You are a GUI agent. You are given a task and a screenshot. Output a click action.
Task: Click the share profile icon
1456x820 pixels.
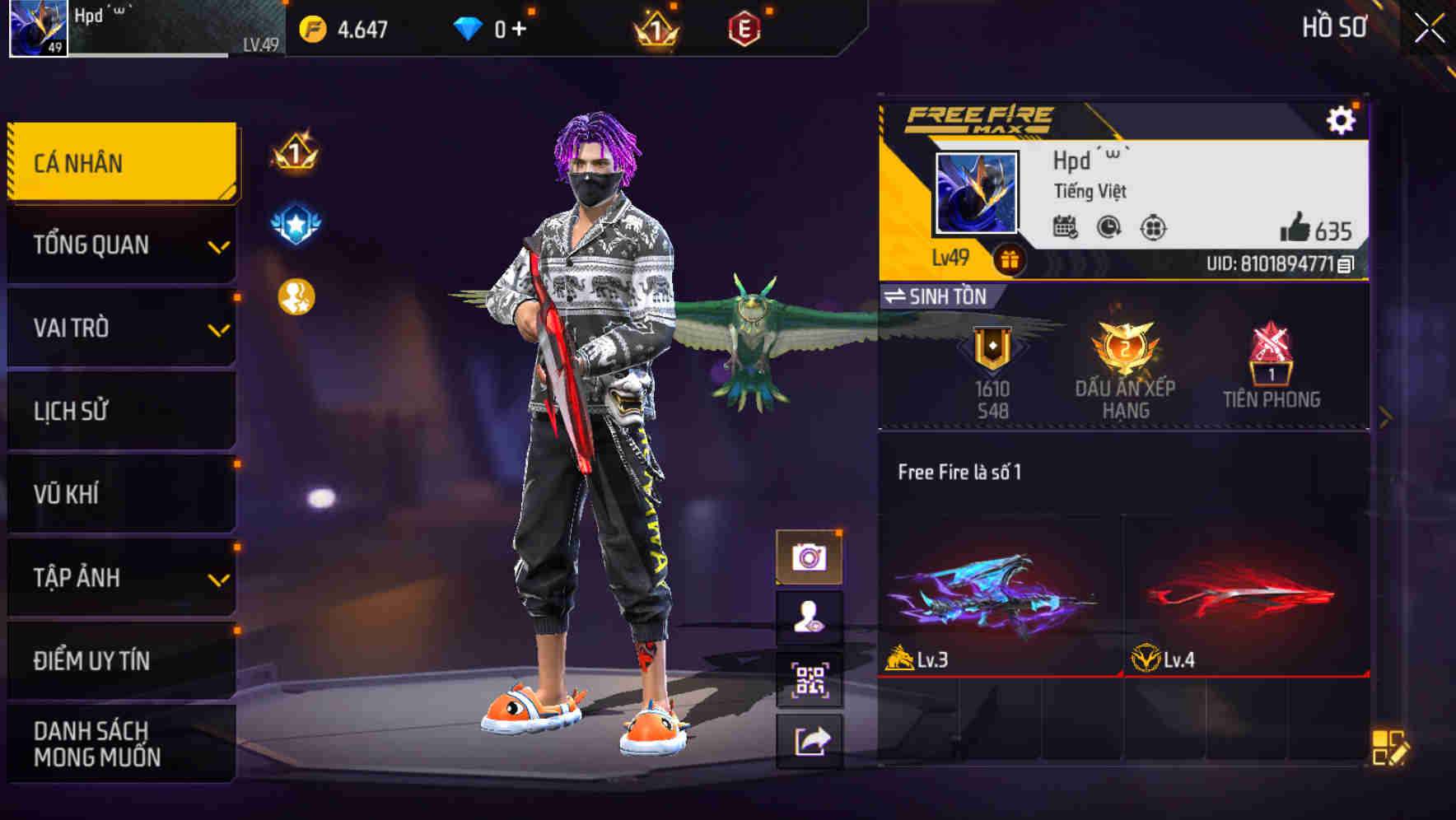[x=811, y=740]
